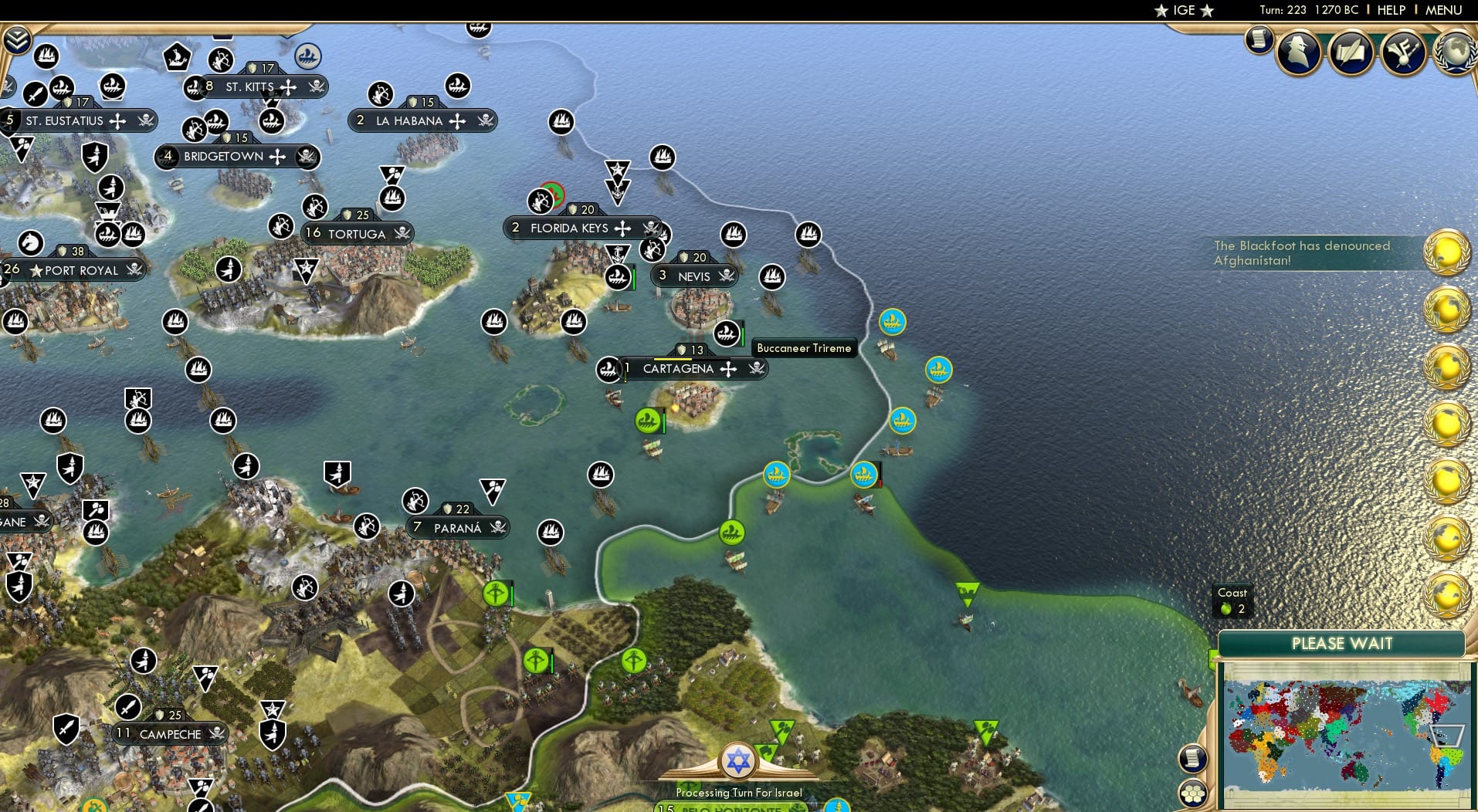Viewport: 1478px width, 812px height.
Task: Select the Buccaneer Trireme unit flag
Action: point(726,333)
